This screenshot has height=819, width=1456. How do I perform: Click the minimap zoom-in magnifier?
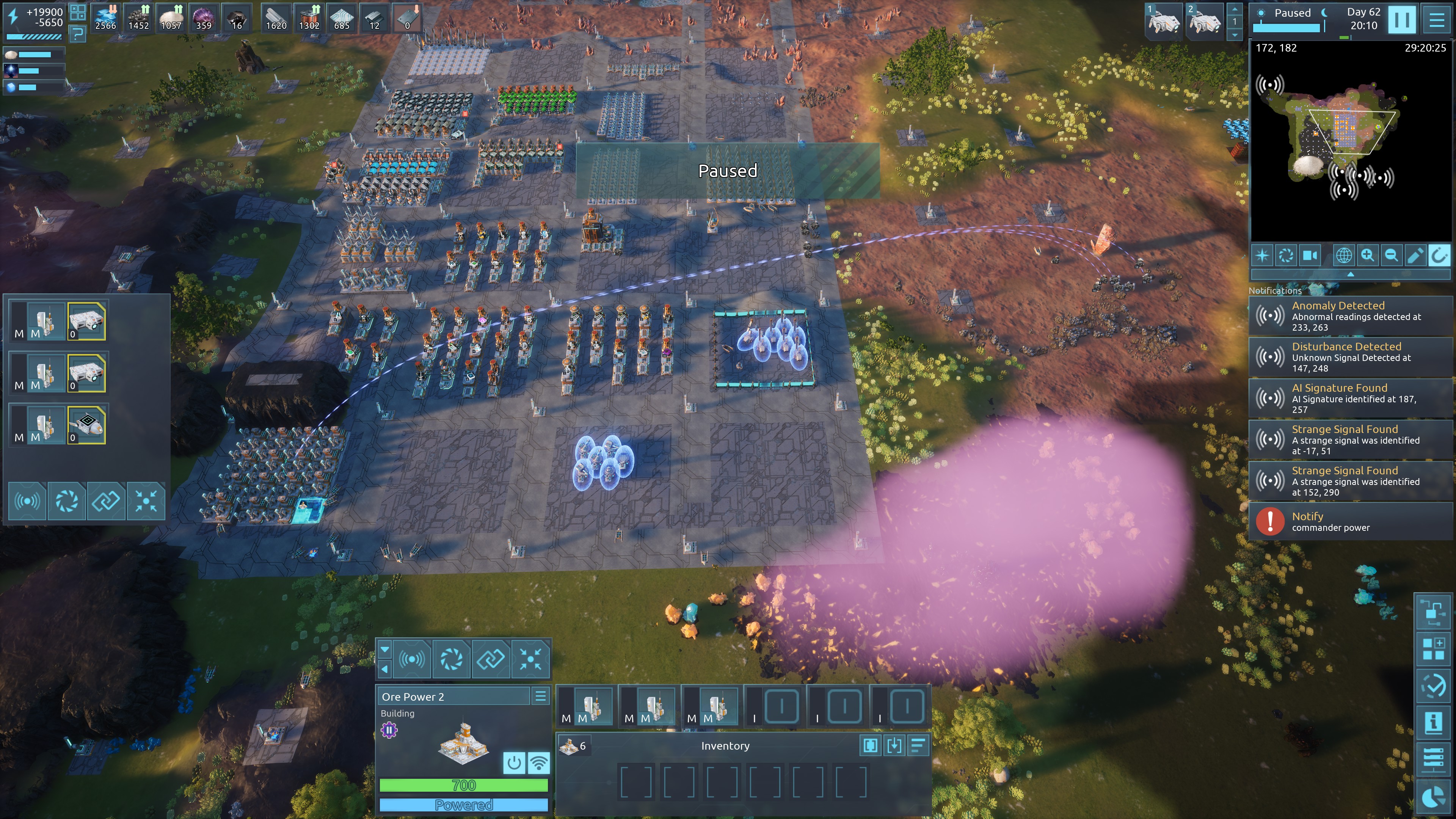point(1367,256)
